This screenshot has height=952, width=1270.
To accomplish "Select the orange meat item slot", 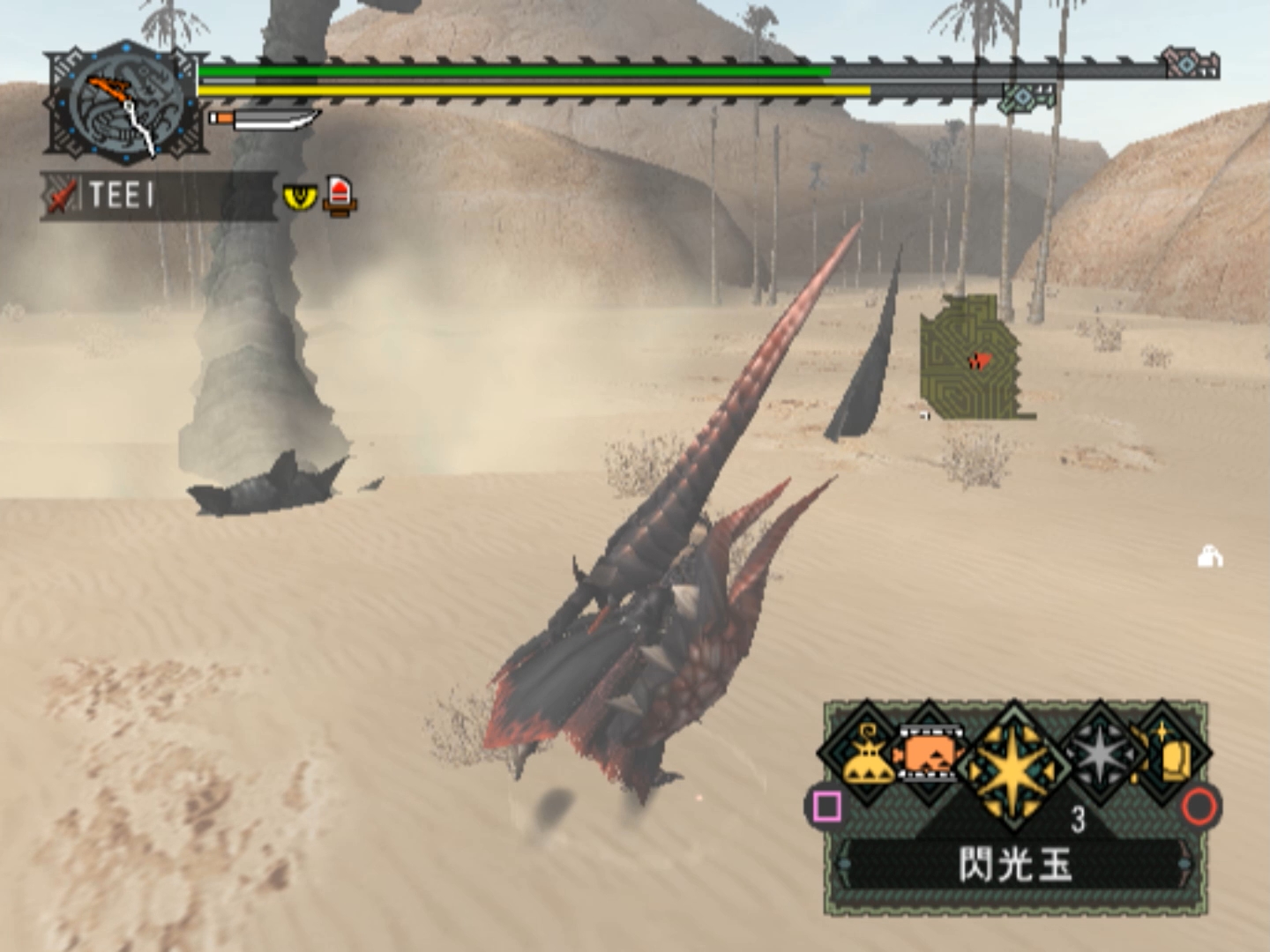I will click(926, 755).
